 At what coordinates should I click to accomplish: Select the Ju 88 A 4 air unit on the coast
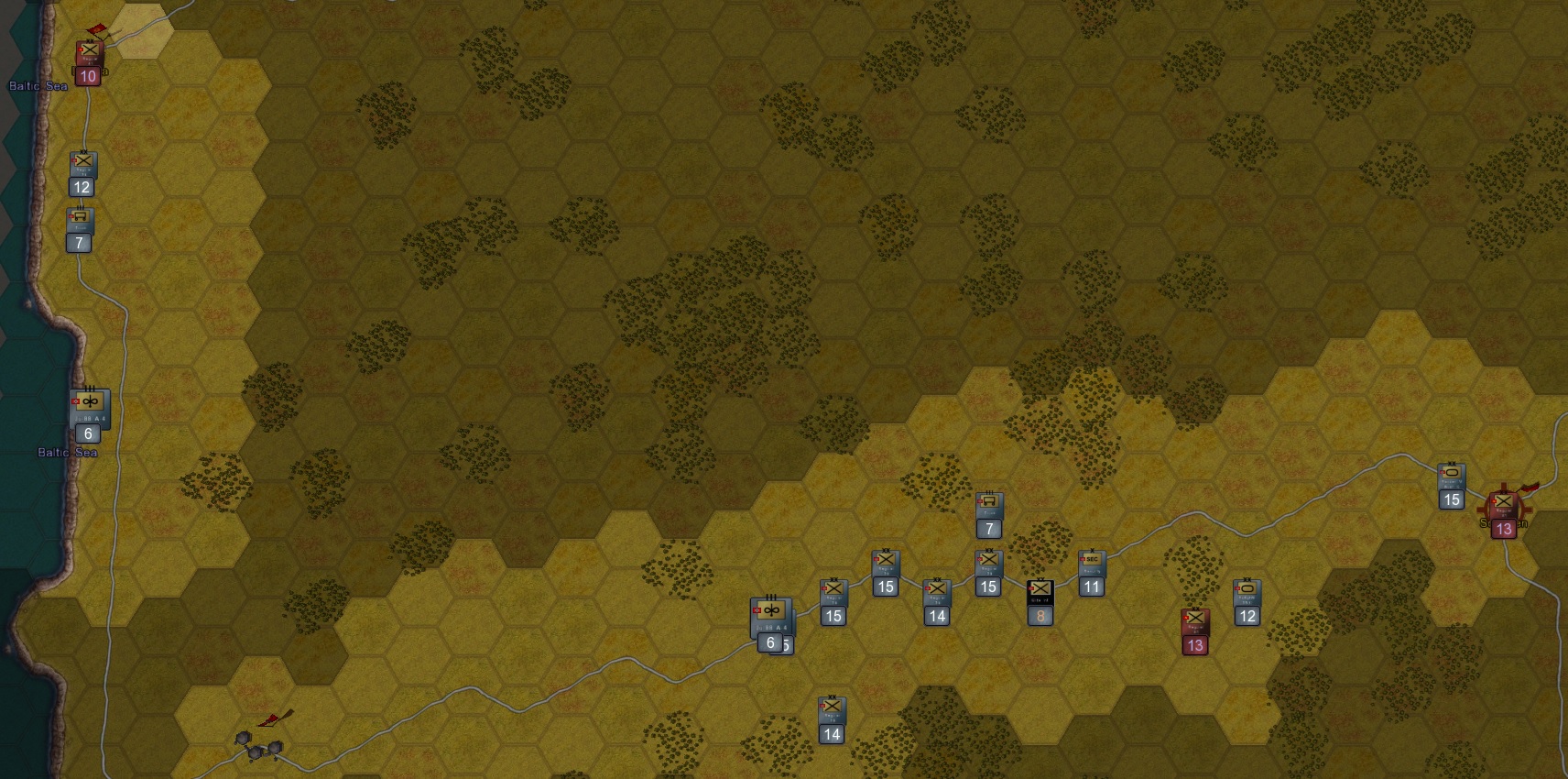[88, 406]
